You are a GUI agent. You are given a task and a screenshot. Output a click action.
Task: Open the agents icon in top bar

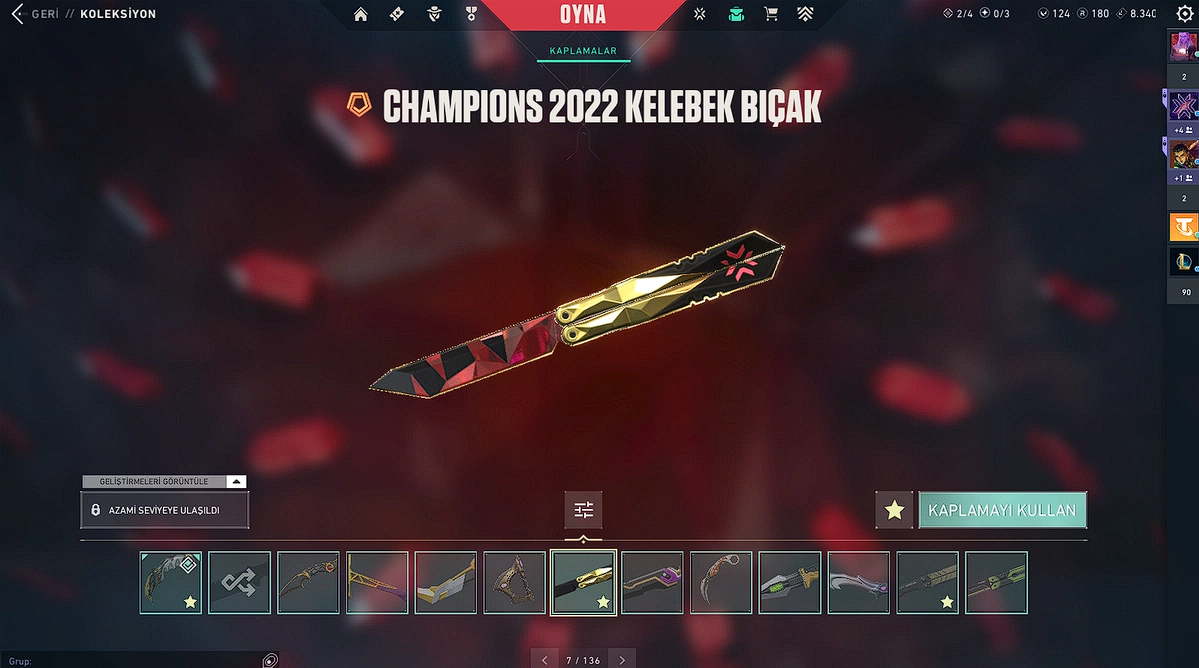pos(434,14)
